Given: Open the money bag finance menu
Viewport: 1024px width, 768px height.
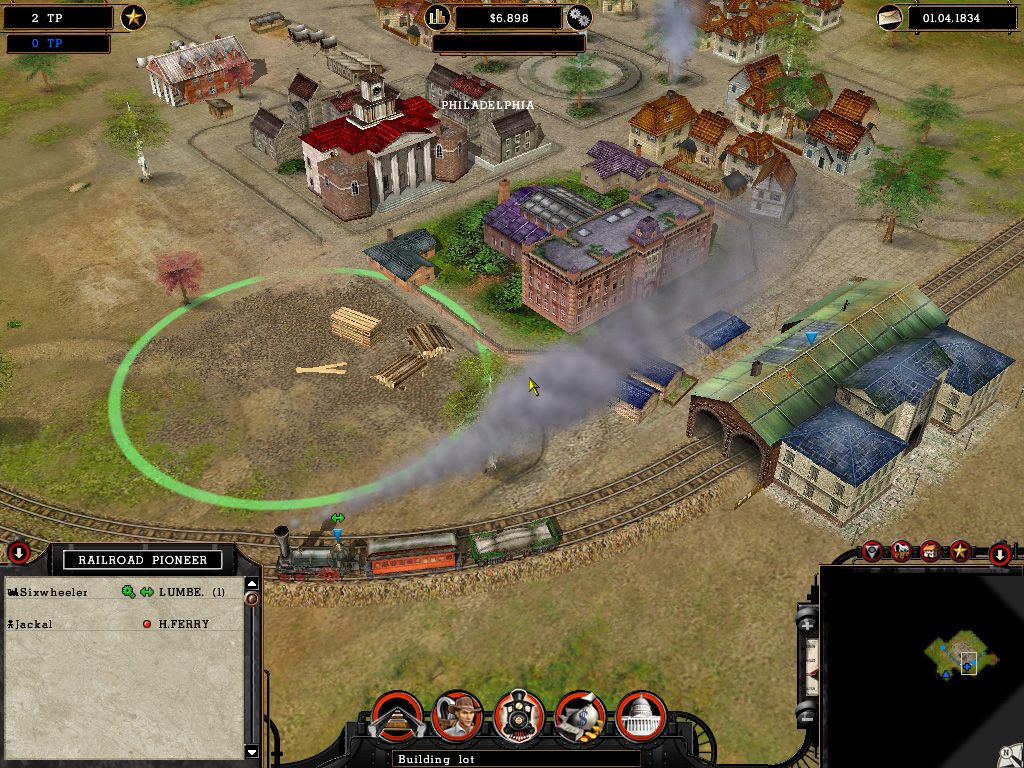Looking at the screenshot, I should 580,716.
